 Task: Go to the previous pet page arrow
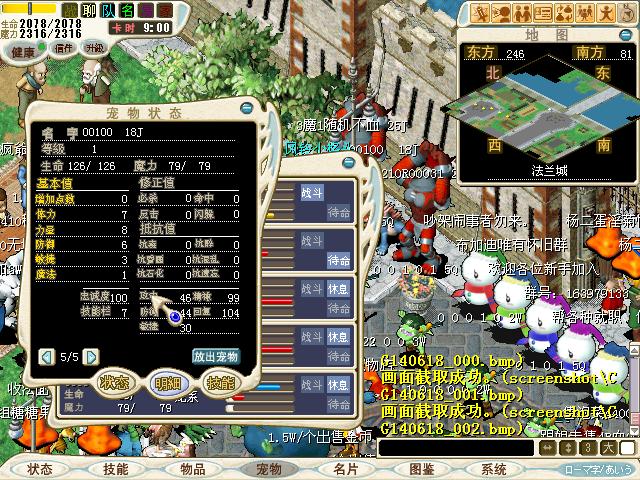(46, 356)
